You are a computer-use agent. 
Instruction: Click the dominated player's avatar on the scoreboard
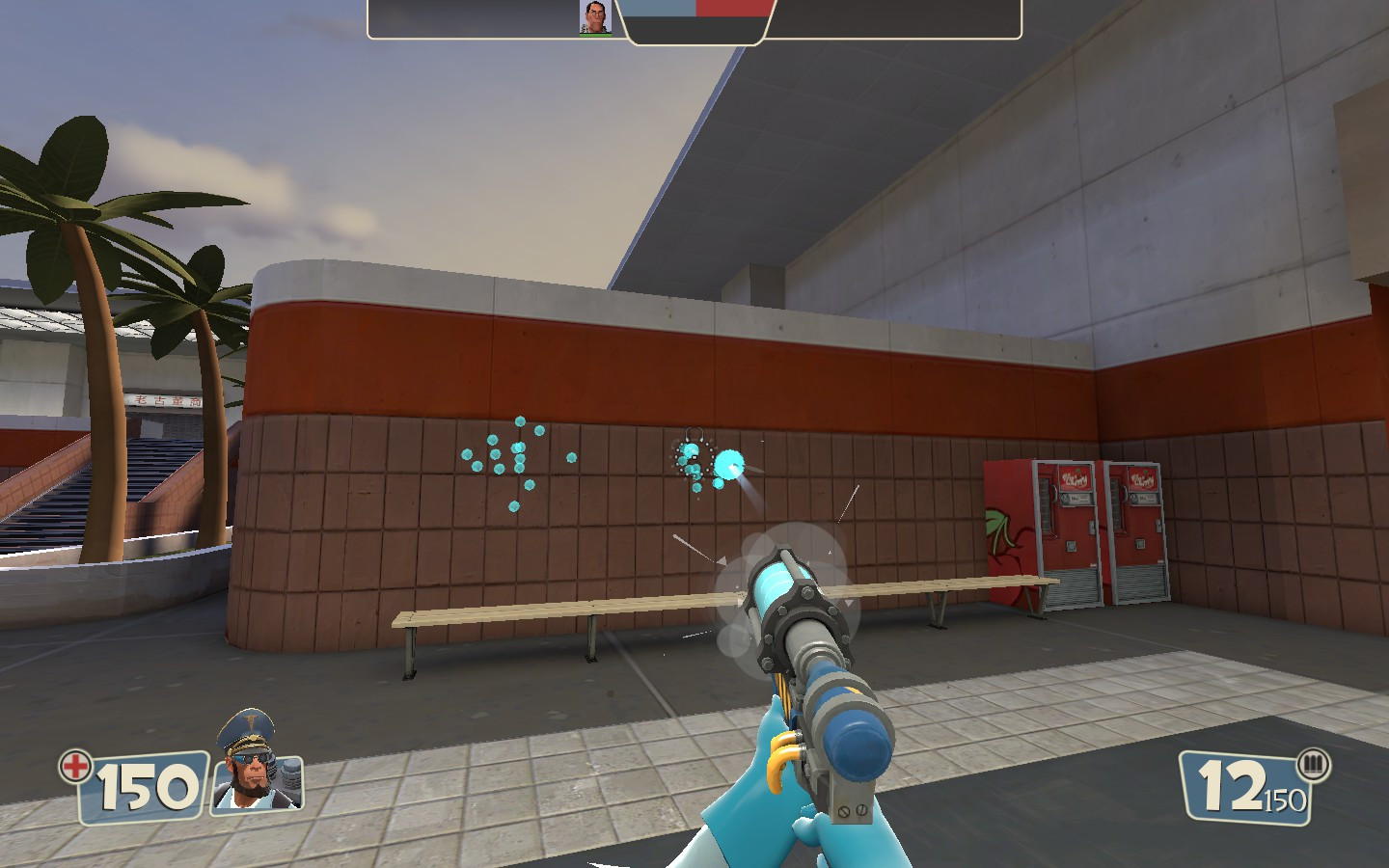(x=594, y=16)
